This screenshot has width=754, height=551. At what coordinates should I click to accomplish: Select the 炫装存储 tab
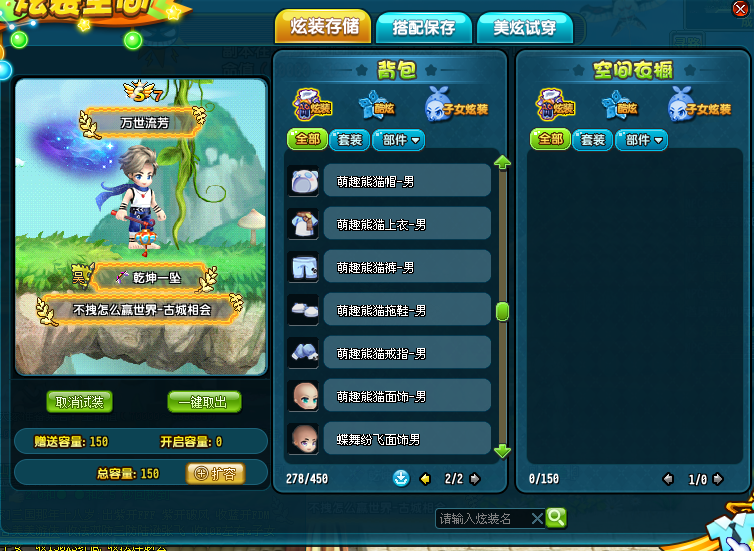(x=322, y=28)
